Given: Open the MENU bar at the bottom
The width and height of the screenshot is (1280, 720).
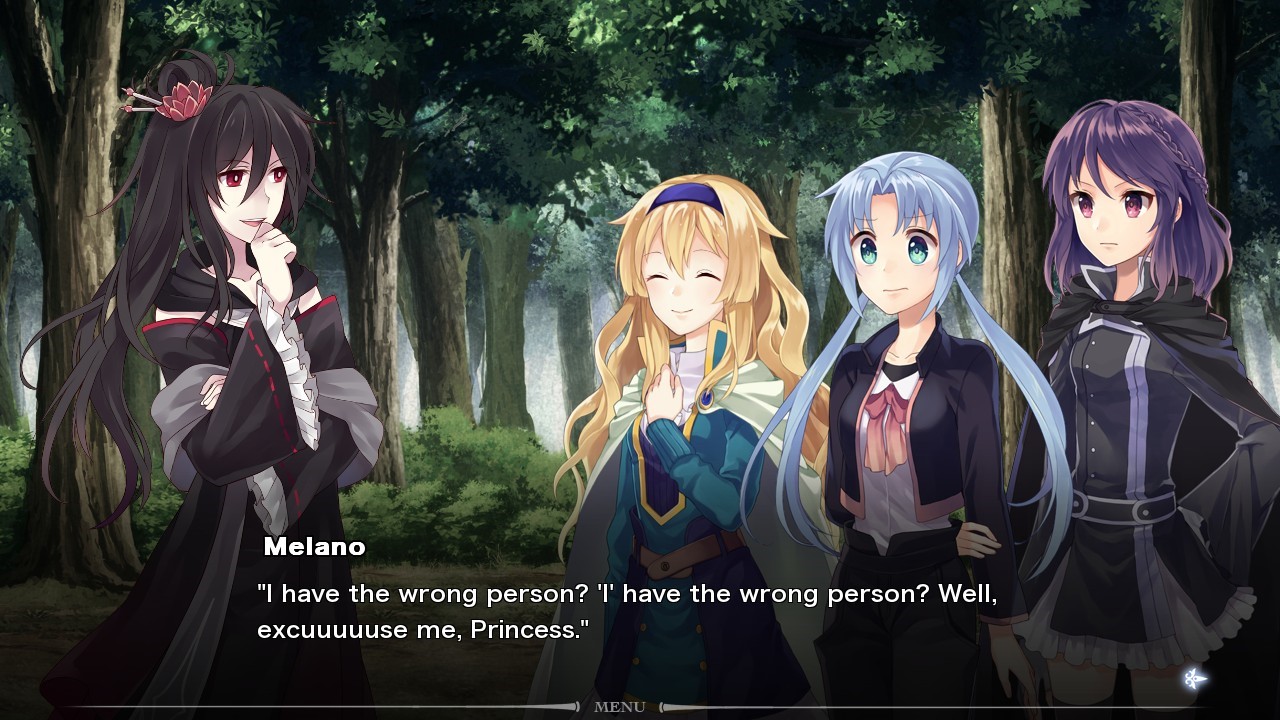Looking at the screenshot, I should coord(619,707).
